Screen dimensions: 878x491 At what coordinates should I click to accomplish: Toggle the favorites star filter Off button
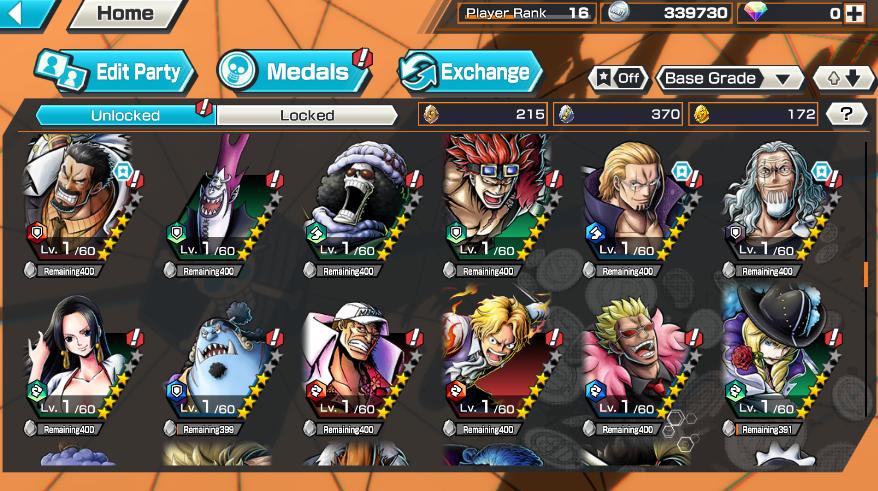[618, 79]
